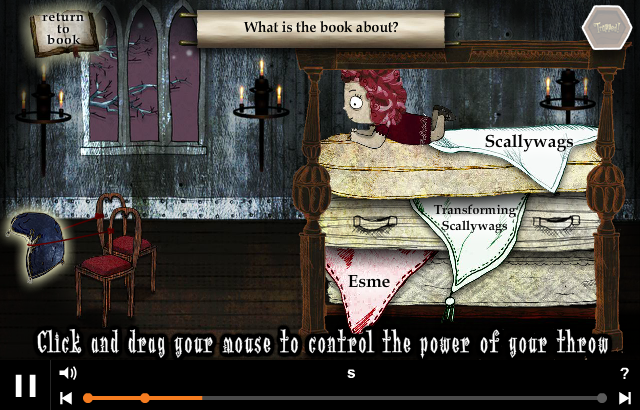Viewport: 640px width, 410px height.
Task: Choose the Scallywags answer pillow
Action: click(527, 142)
